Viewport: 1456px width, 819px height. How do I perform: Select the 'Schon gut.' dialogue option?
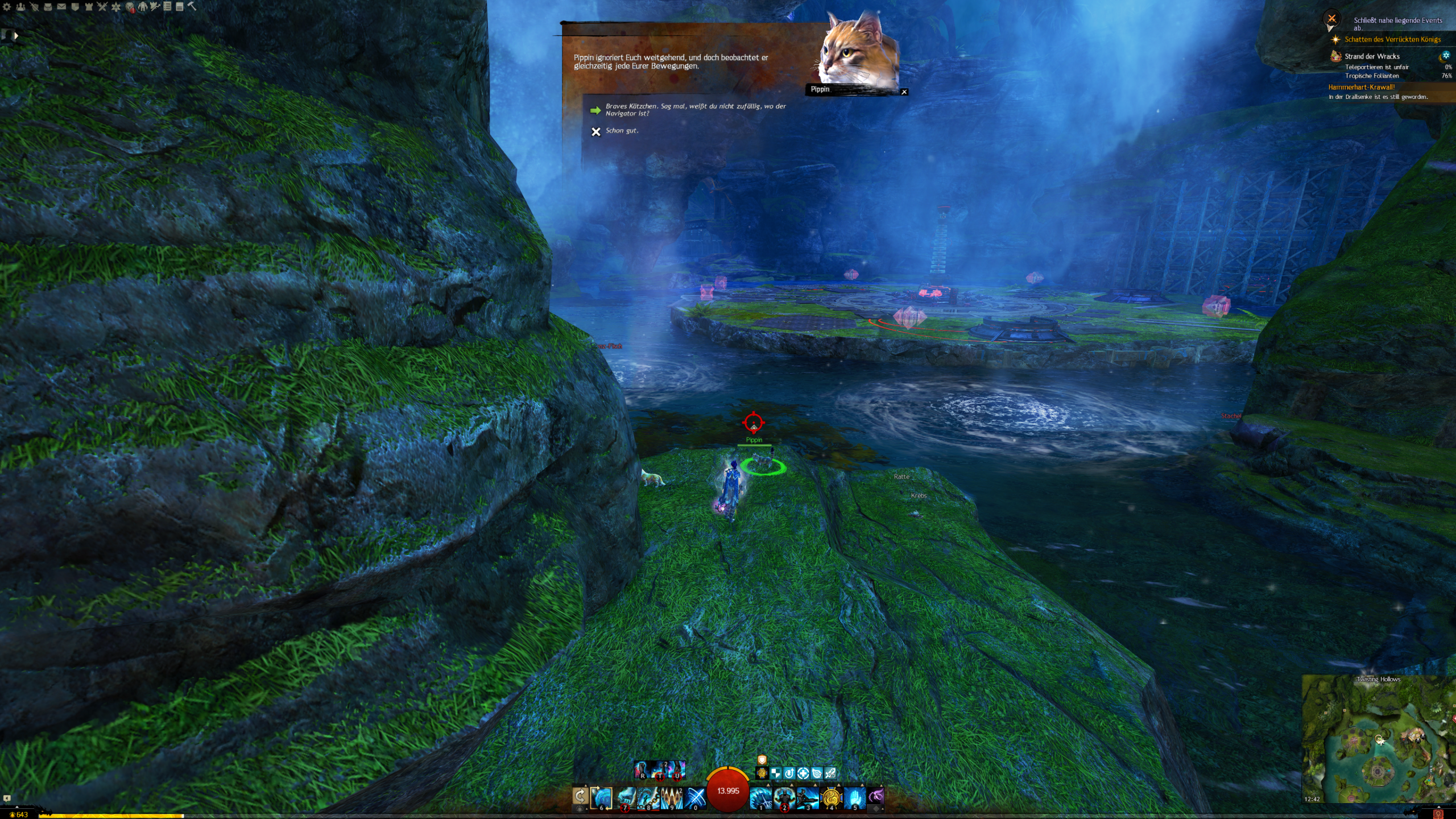[622, 131]
